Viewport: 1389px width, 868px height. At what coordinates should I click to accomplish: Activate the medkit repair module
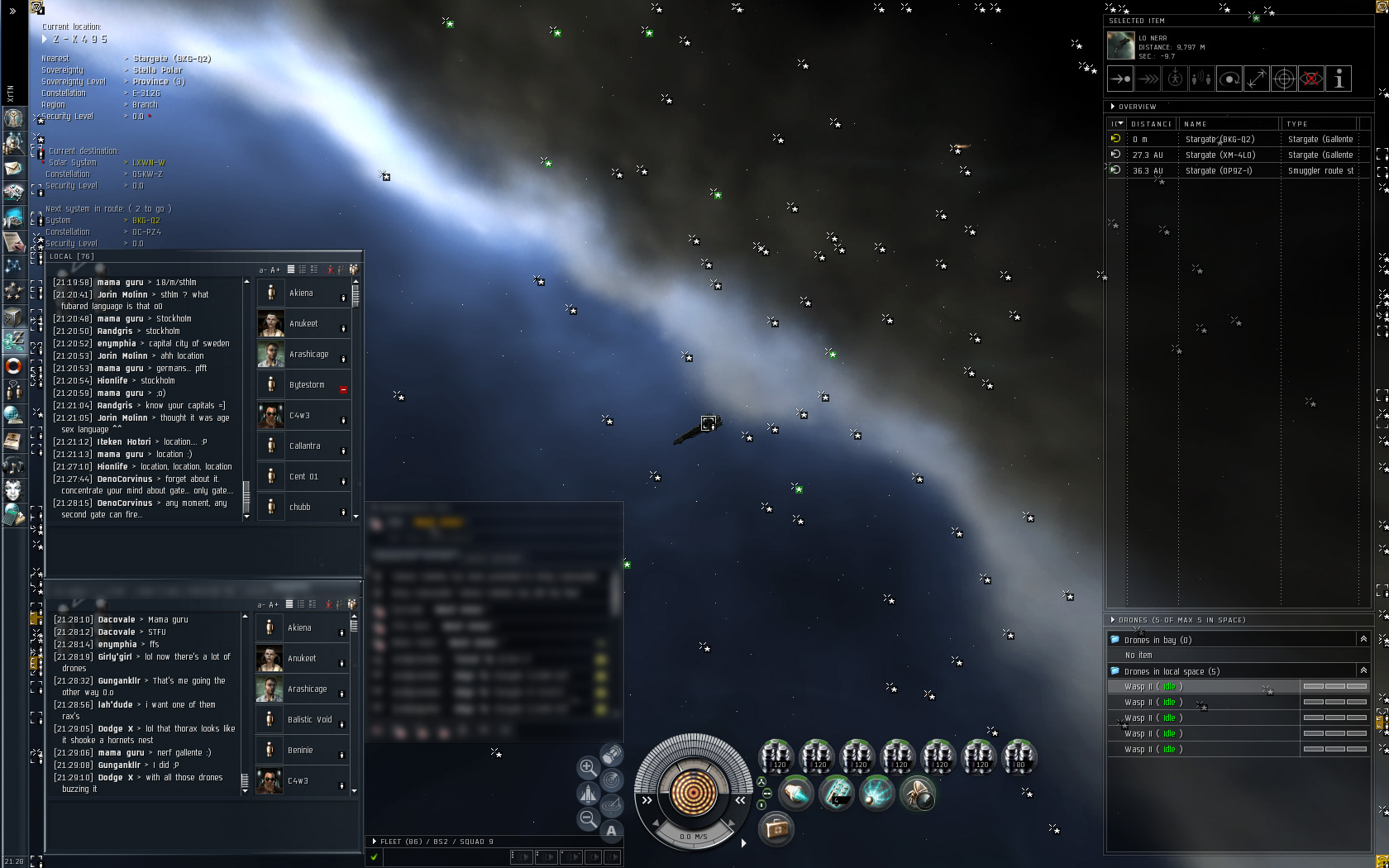point(776,827)
